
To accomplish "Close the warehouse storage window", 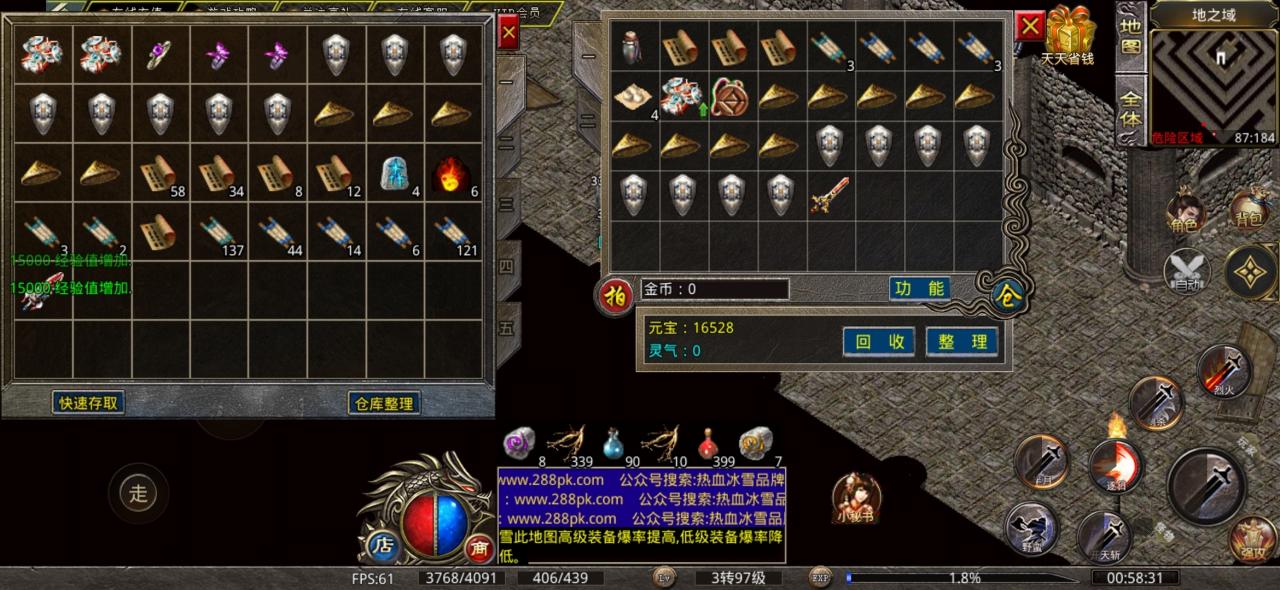I will click(508, 32).
